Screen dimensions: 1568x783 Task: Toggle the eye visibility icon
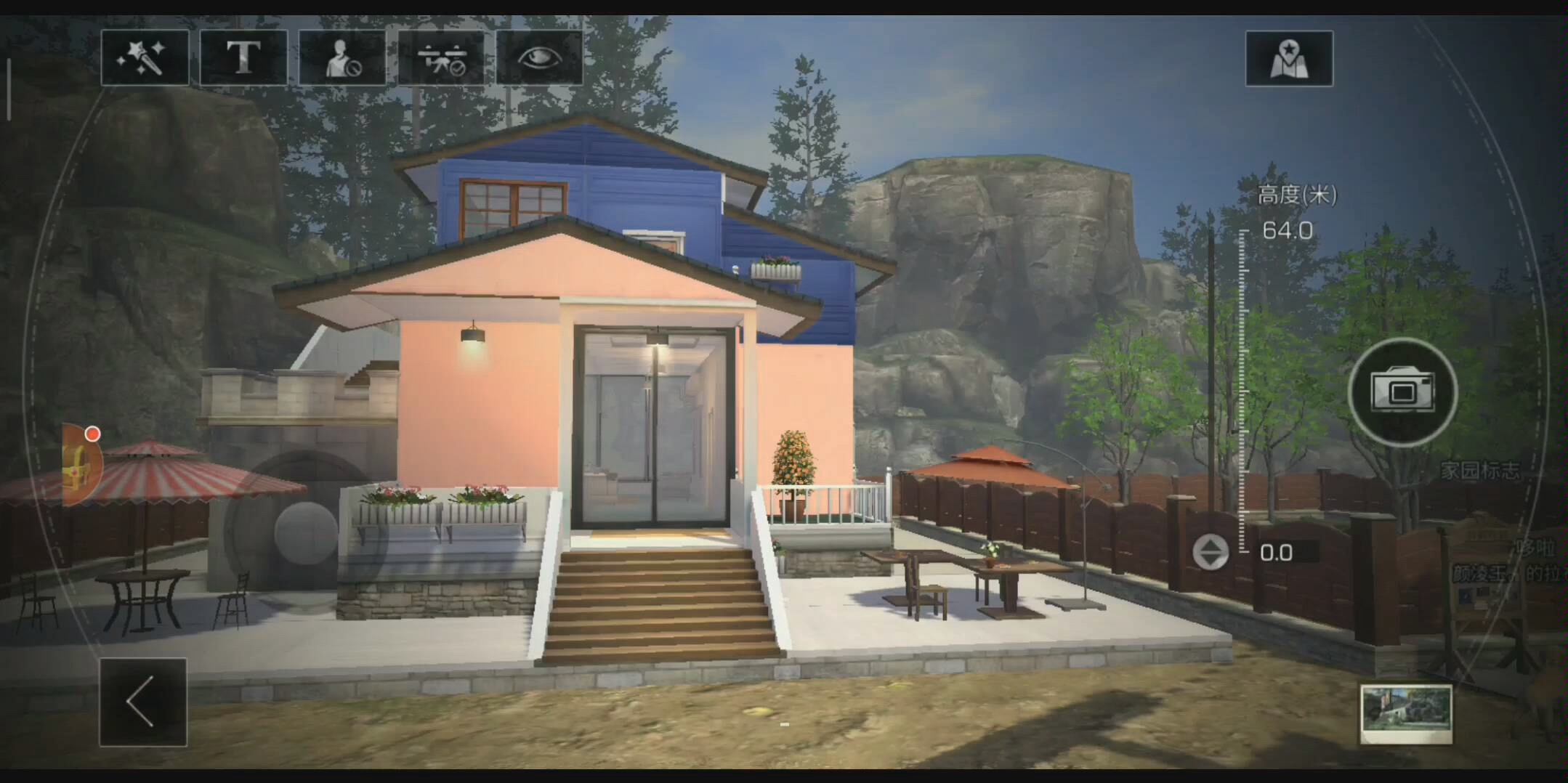click(x=539, y=58)
